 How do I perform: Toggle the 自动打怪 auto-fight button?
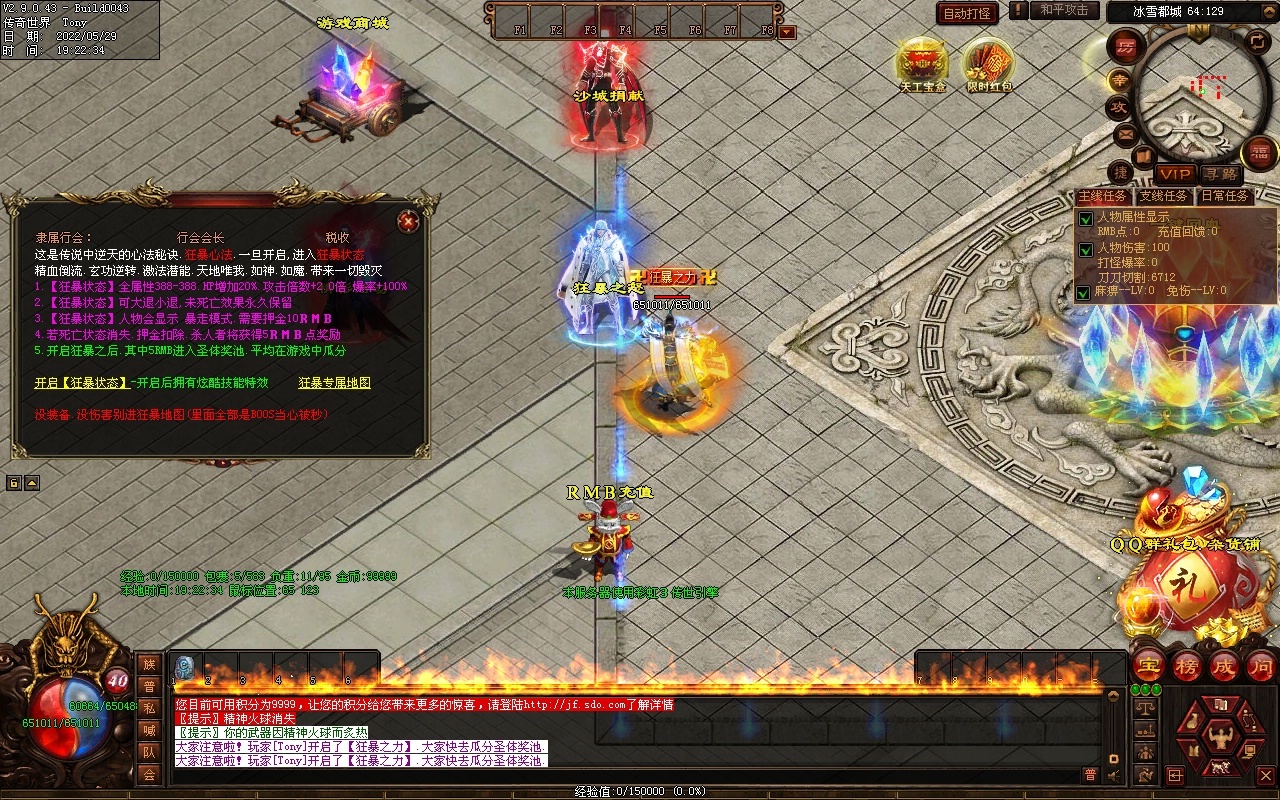(967, 13)
